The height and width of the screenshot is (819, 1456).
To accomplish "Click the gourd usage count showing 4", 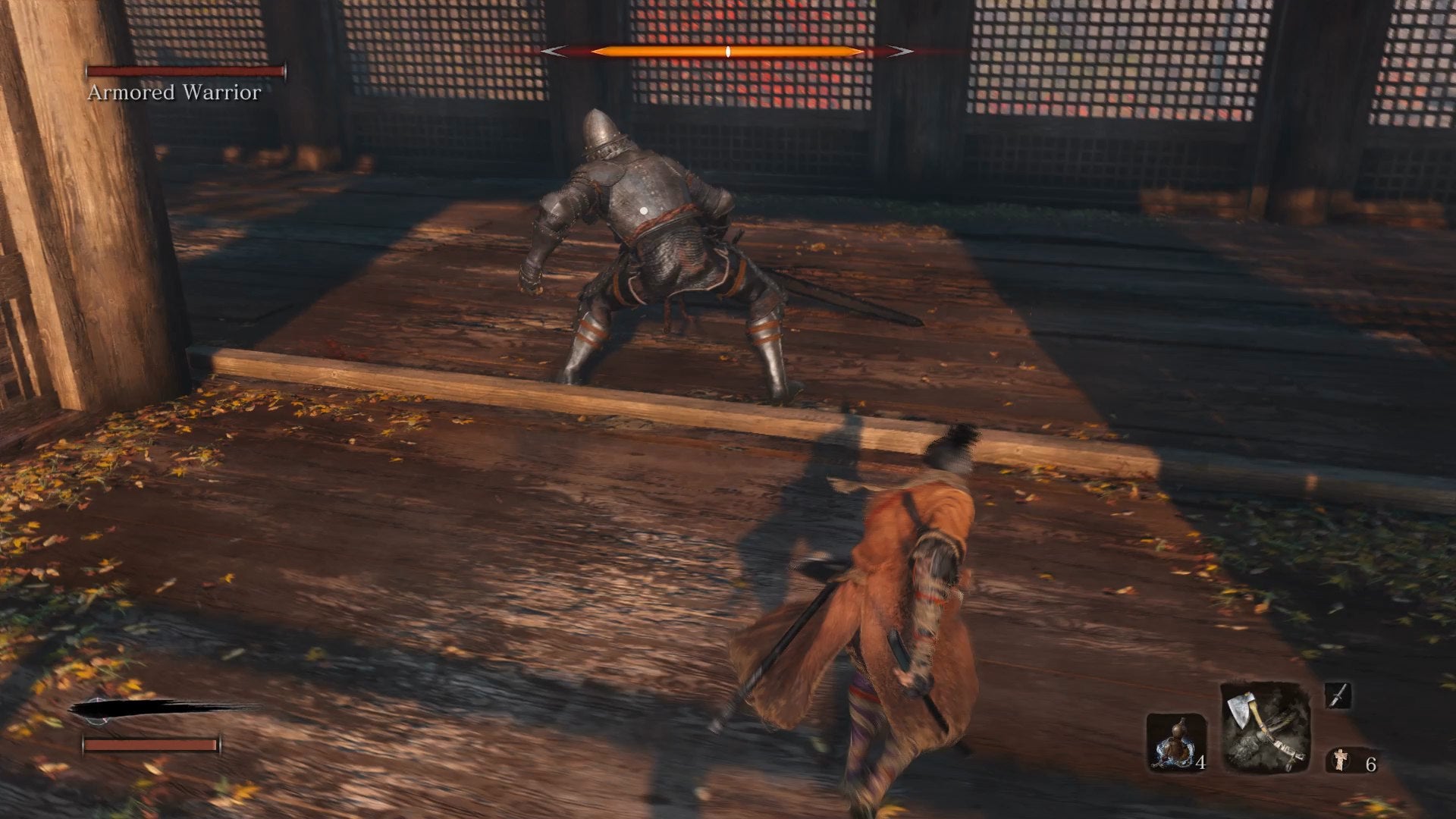I will pyautogui.click(x=1200, y=763).
